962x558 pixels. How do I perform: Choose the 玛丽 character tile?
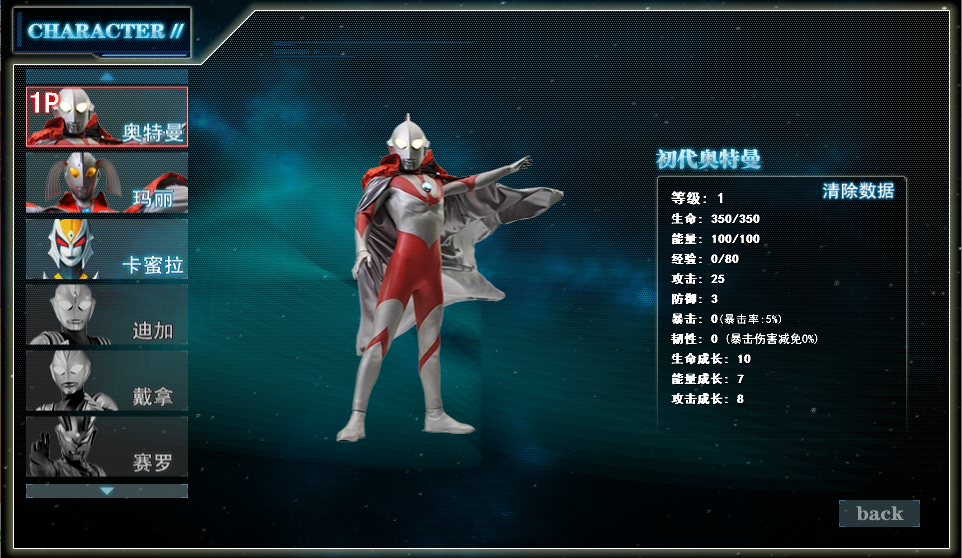(107, 183)
